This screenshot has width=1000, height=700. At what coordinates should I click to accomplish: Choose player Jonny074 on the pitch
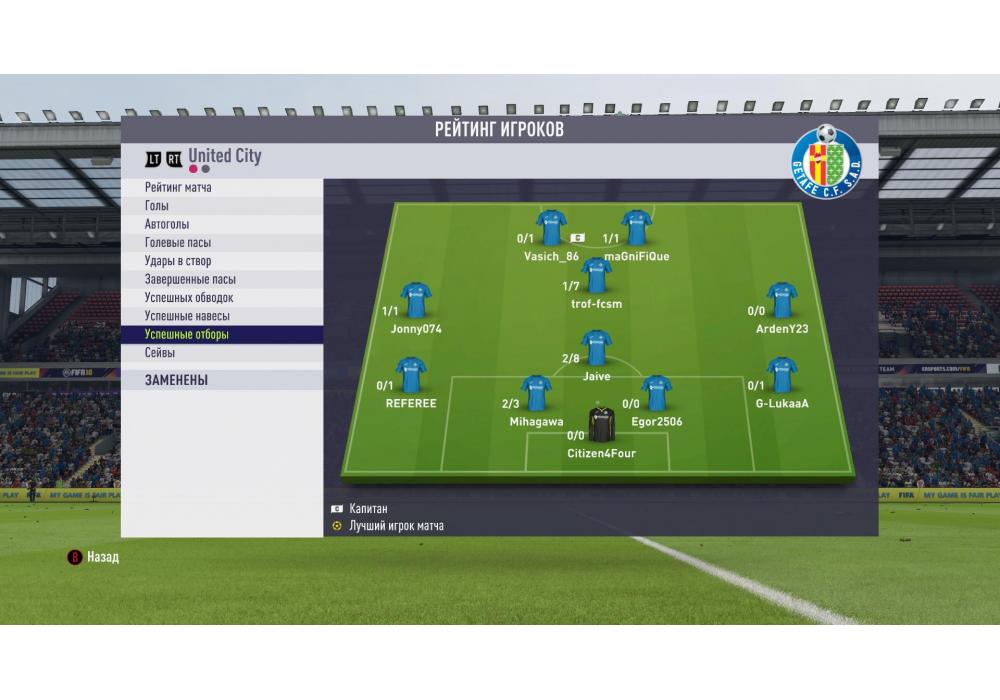[416, 300]
